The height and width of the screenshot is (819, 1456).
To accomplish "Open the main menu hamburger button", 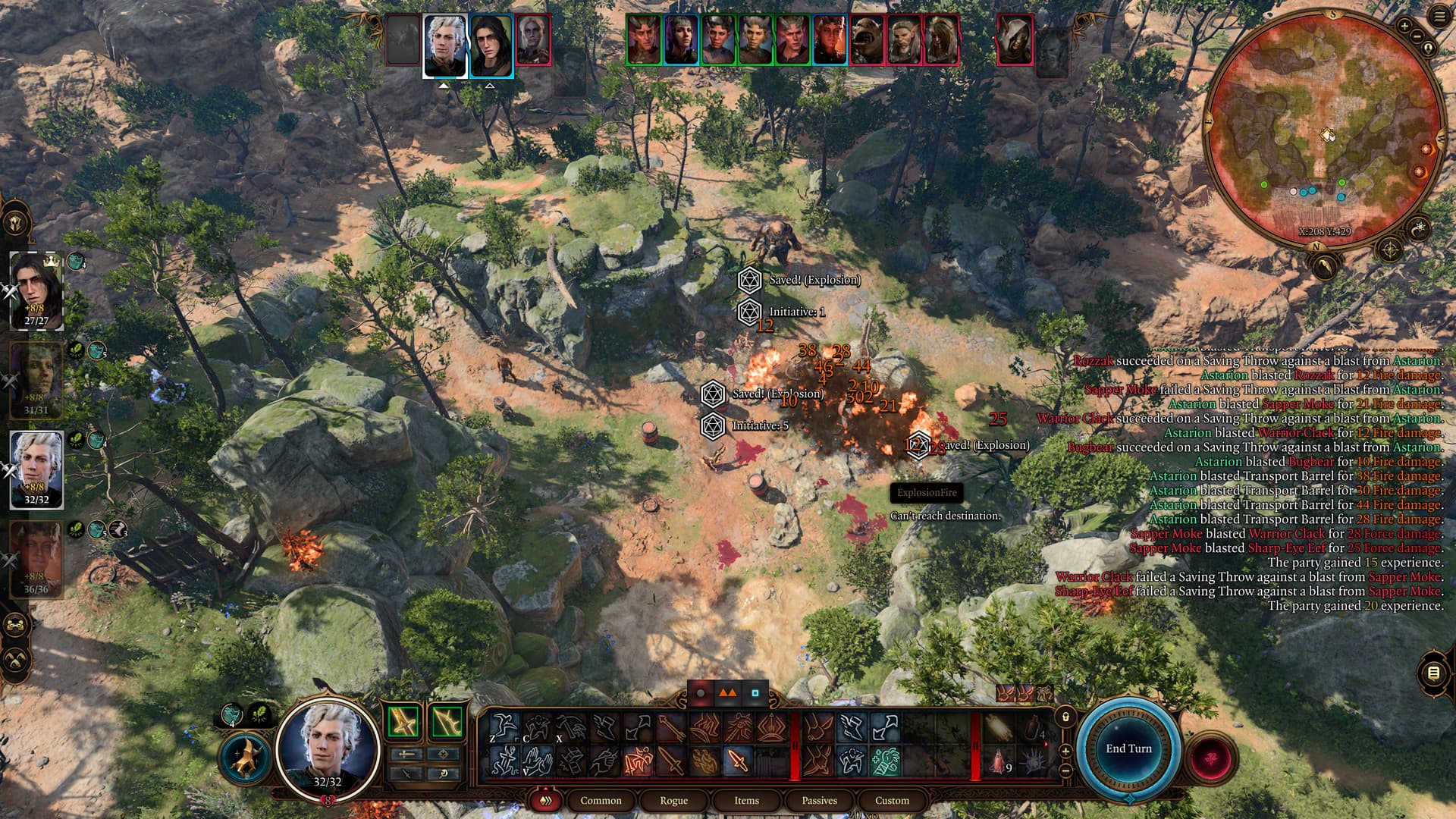I will [x=1439, y=17].
